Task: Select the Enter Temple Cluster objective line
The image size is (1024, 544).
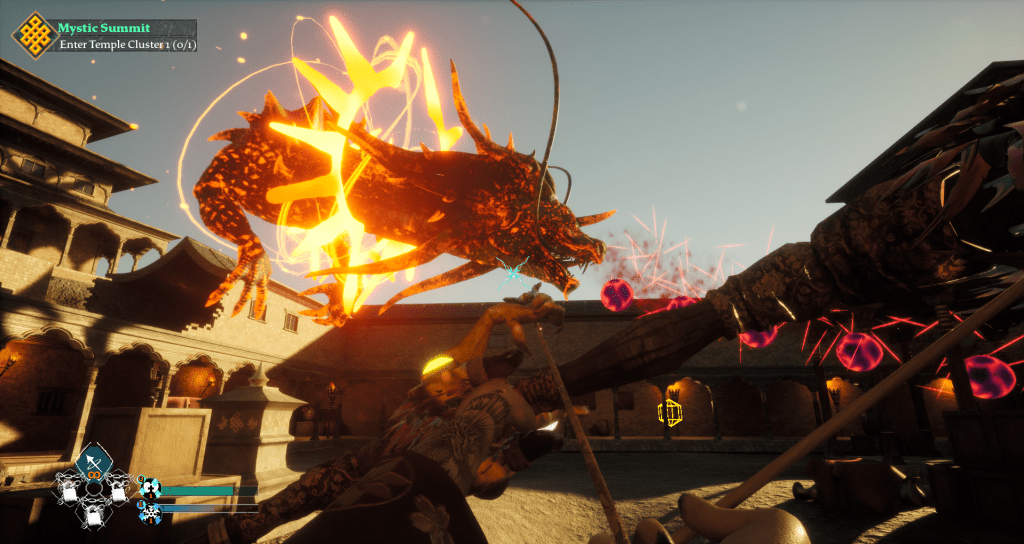Action: (124, 44)
